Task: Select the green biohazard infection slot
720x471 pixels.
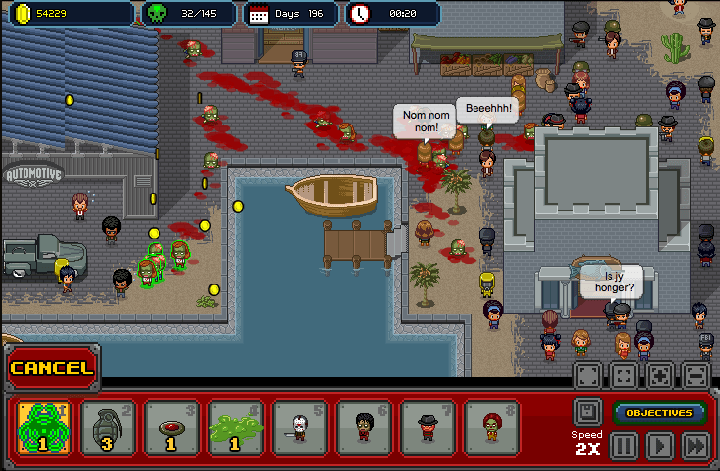Action: point(44,427)
